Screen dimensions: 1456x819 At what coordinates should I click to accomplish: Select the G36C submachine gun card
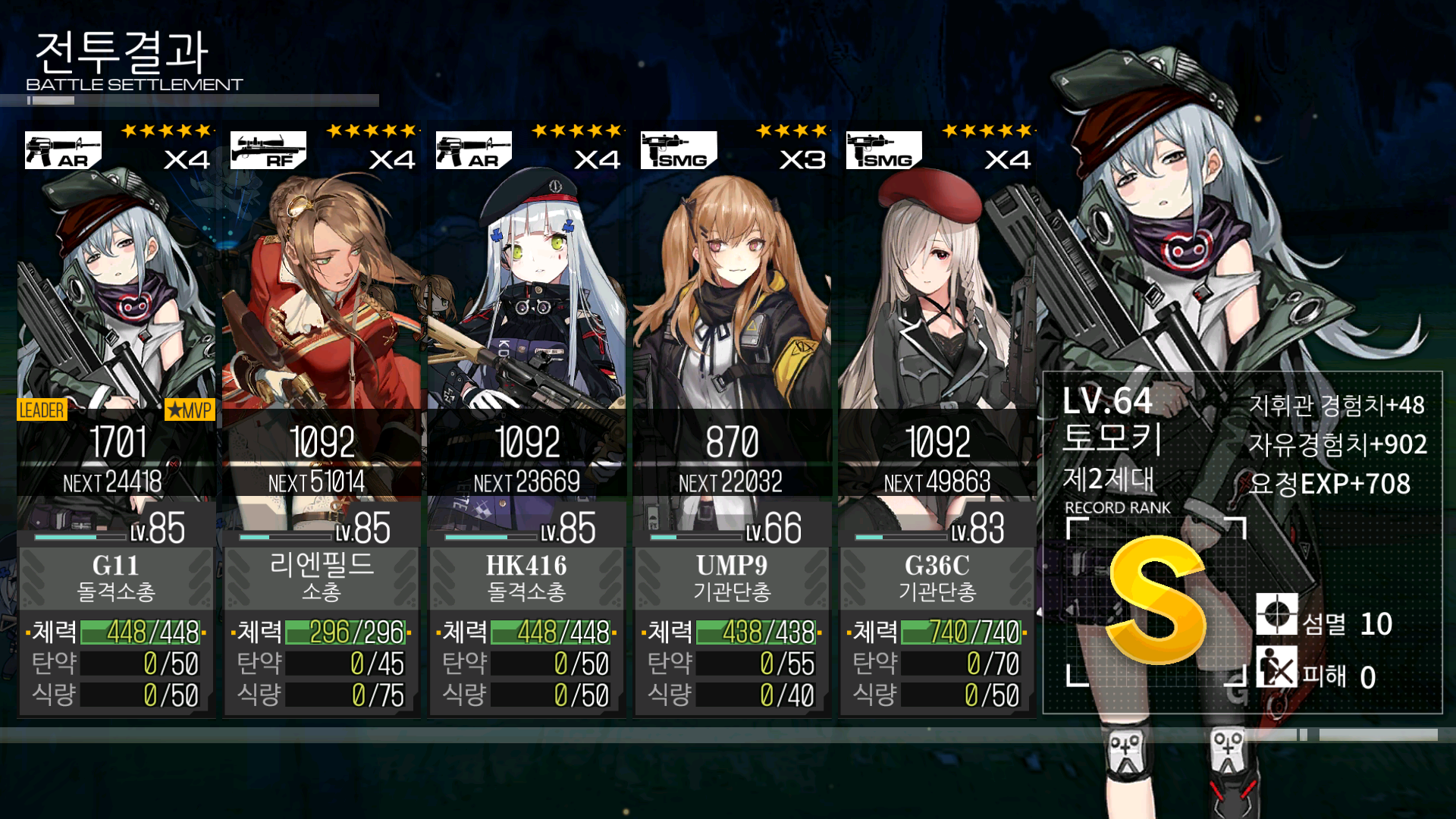coord(937,421)
